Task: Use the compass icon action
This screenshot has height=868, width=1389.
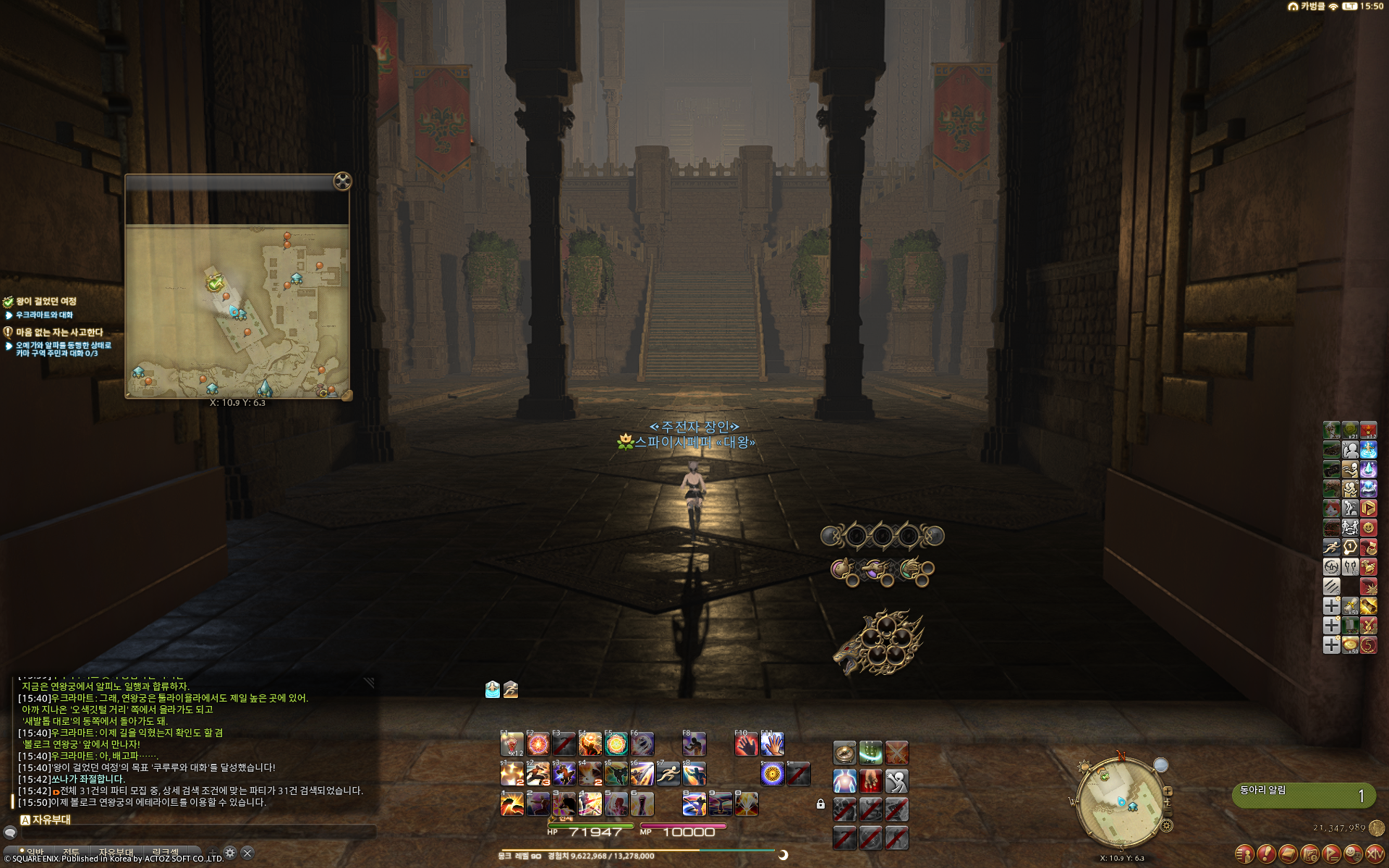Action: tap(844, 753)
